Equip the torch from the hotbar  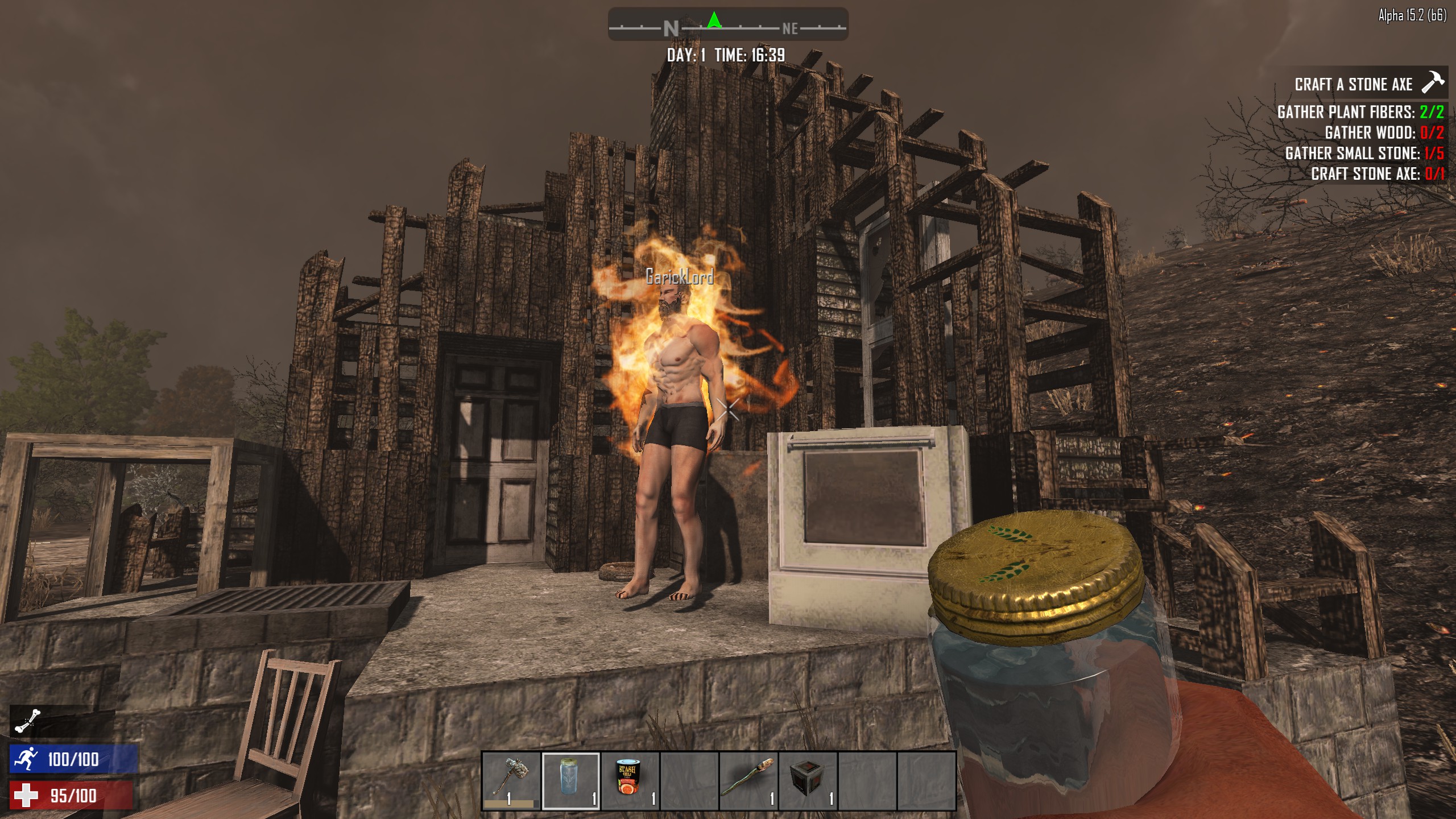coord(749,780)
